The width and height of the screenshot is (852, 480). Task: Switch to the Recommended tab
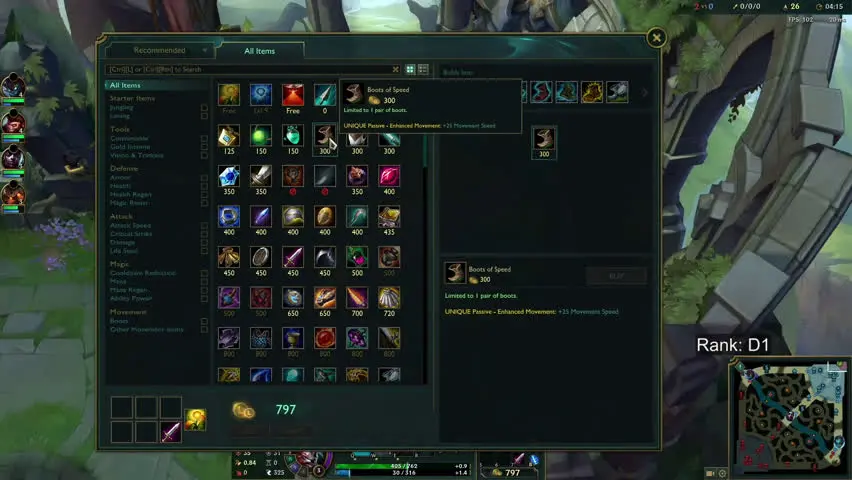pos(160,50)
